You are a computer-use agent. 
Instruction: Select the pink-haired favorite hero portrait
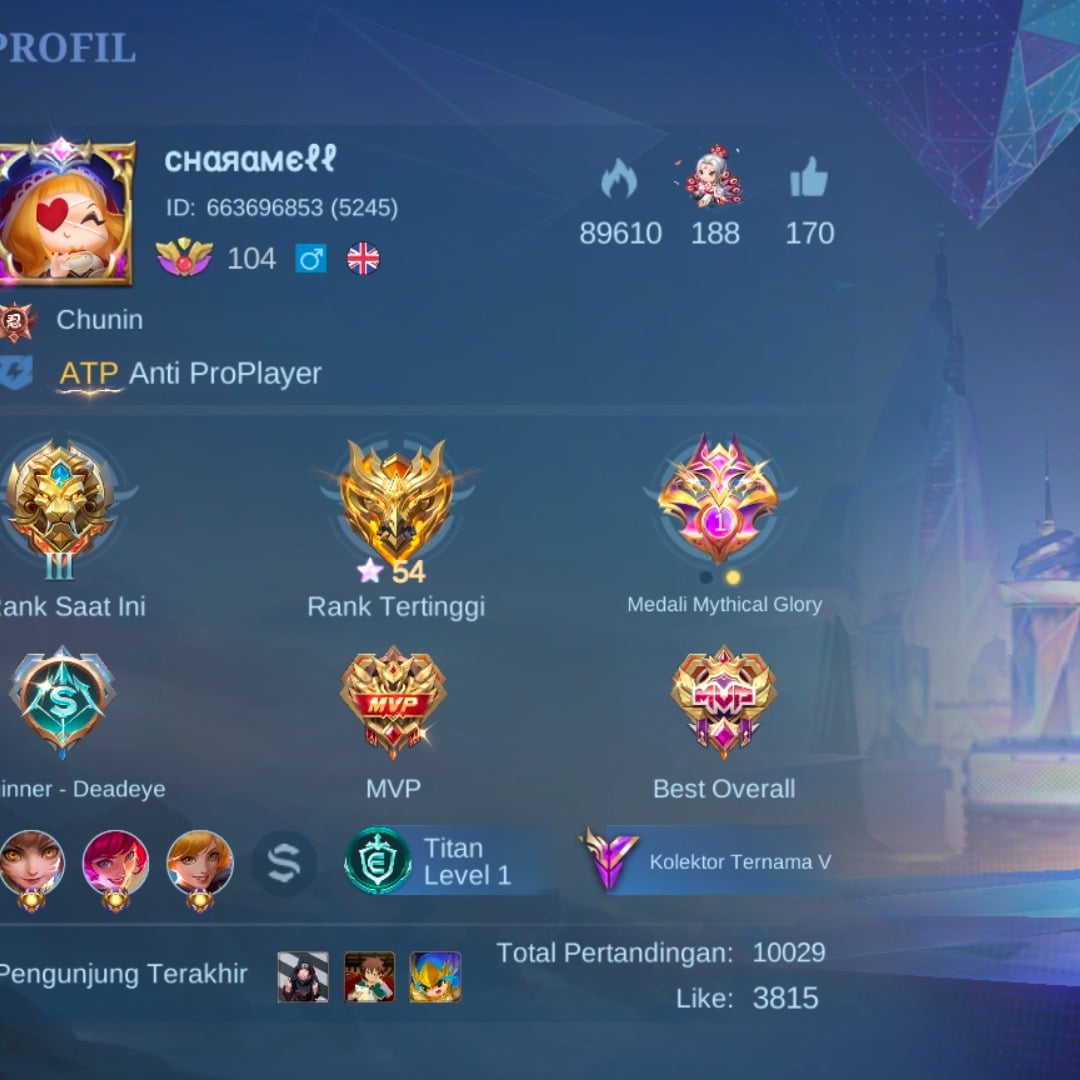[x=115, y=862]
